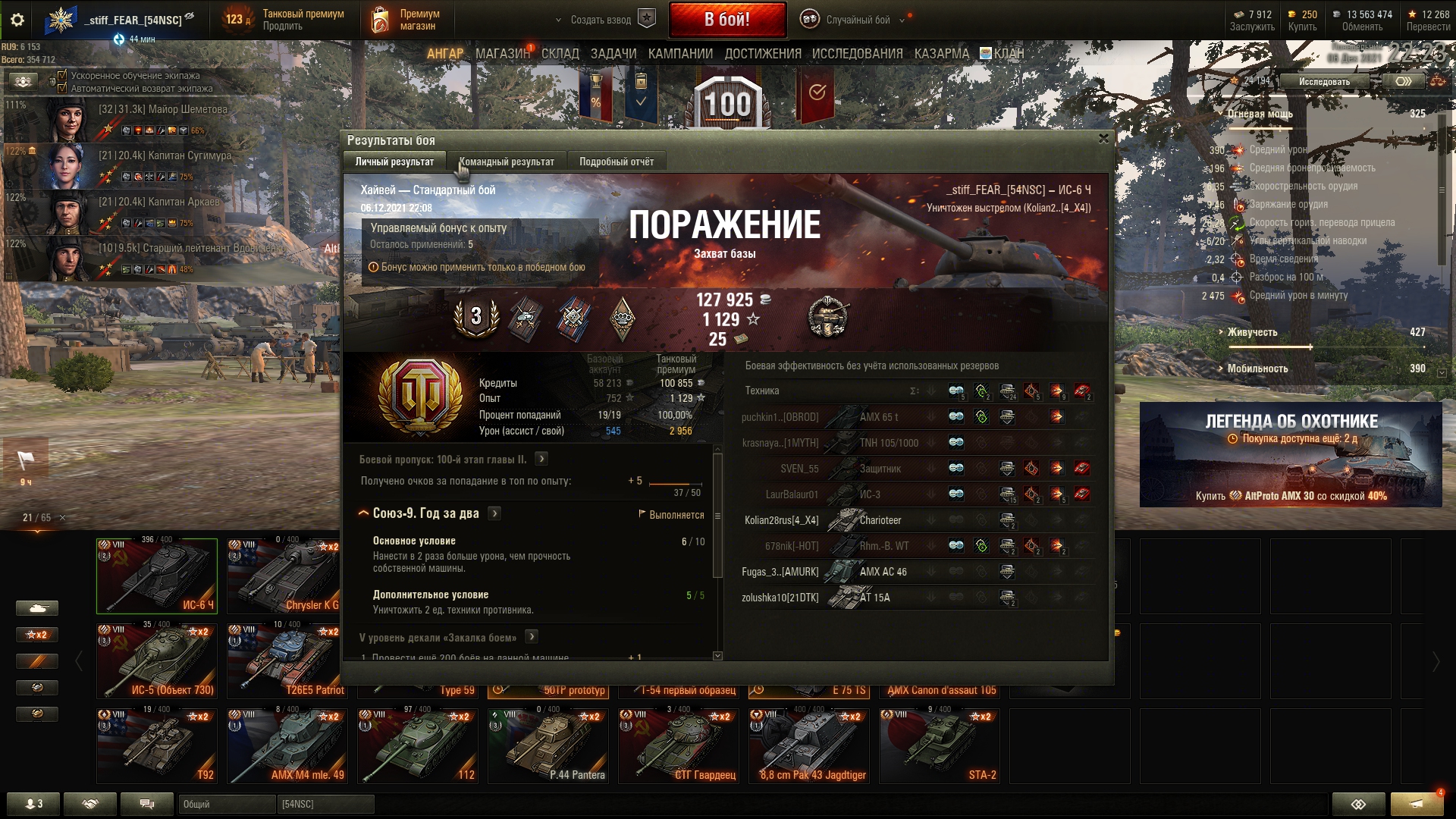Open the Подробный отчёт tab

[x=616, y=162]
